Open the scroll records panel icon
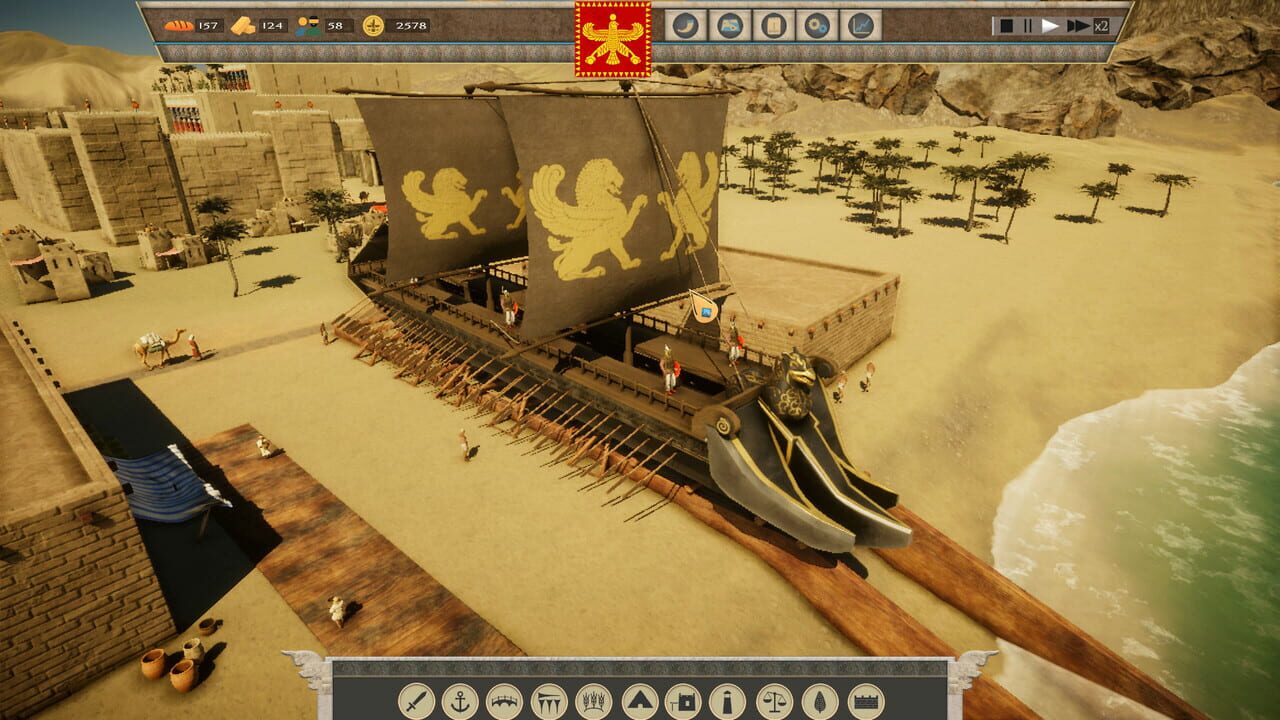The height and width of the screenshot is (720, 1280). [774, 27]
